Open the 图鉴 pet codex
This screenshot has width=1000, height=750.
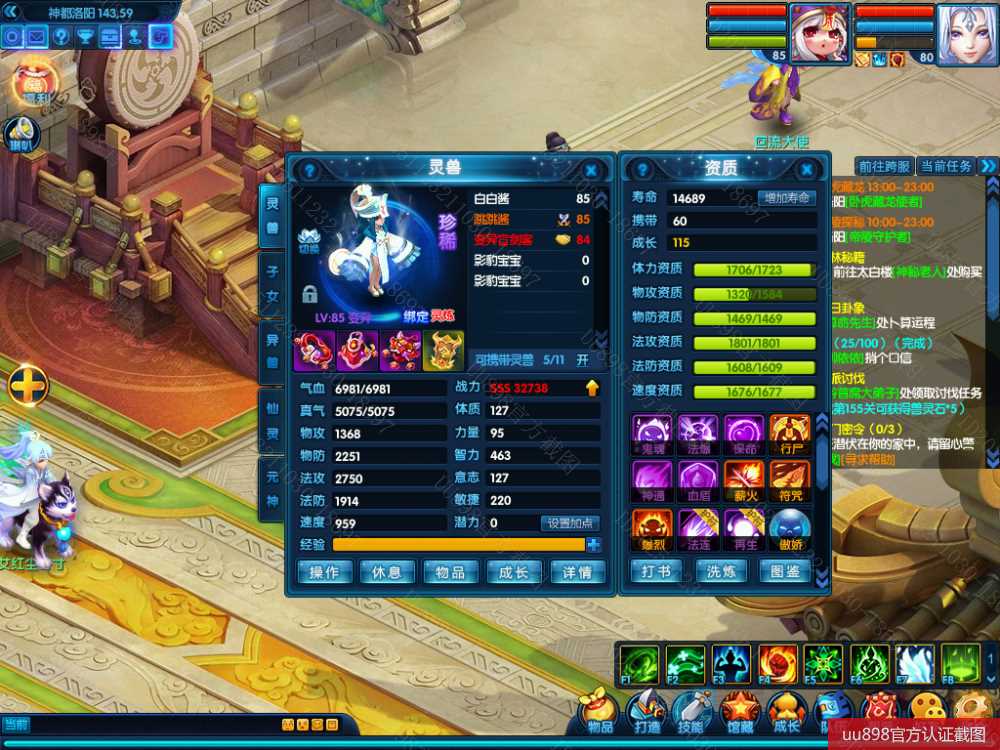point(786,572)
